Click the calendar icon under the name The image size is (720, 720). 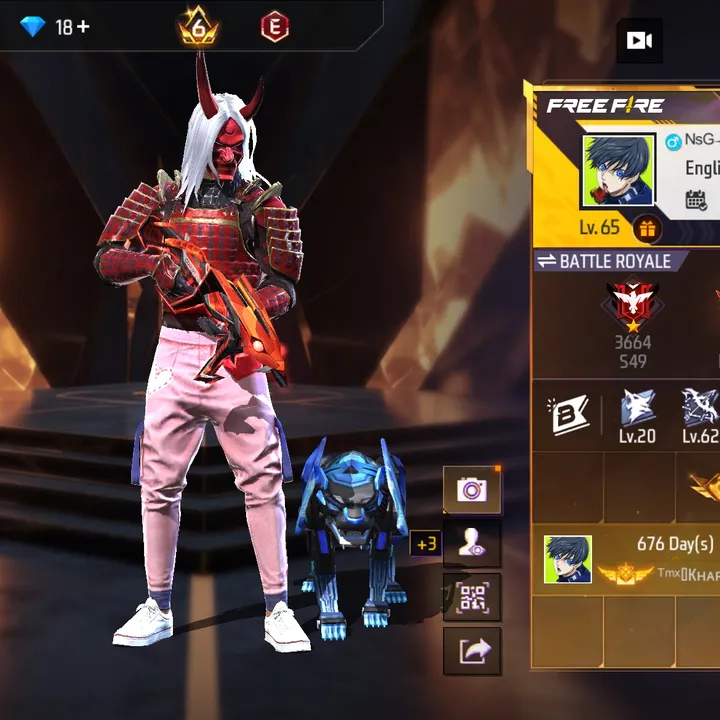(696, 200)
